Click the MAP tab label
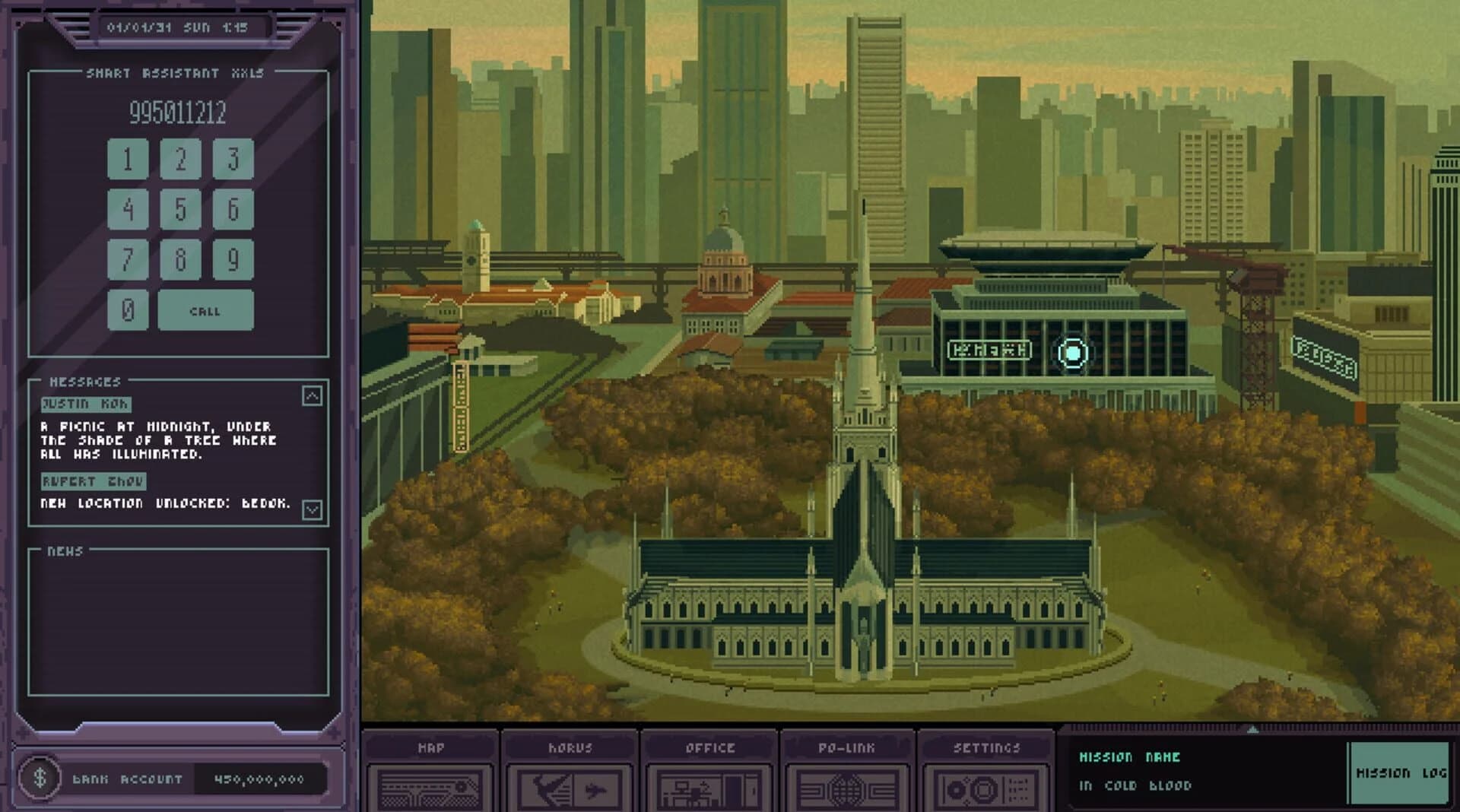1460x812 pixels. click(431, 747)
